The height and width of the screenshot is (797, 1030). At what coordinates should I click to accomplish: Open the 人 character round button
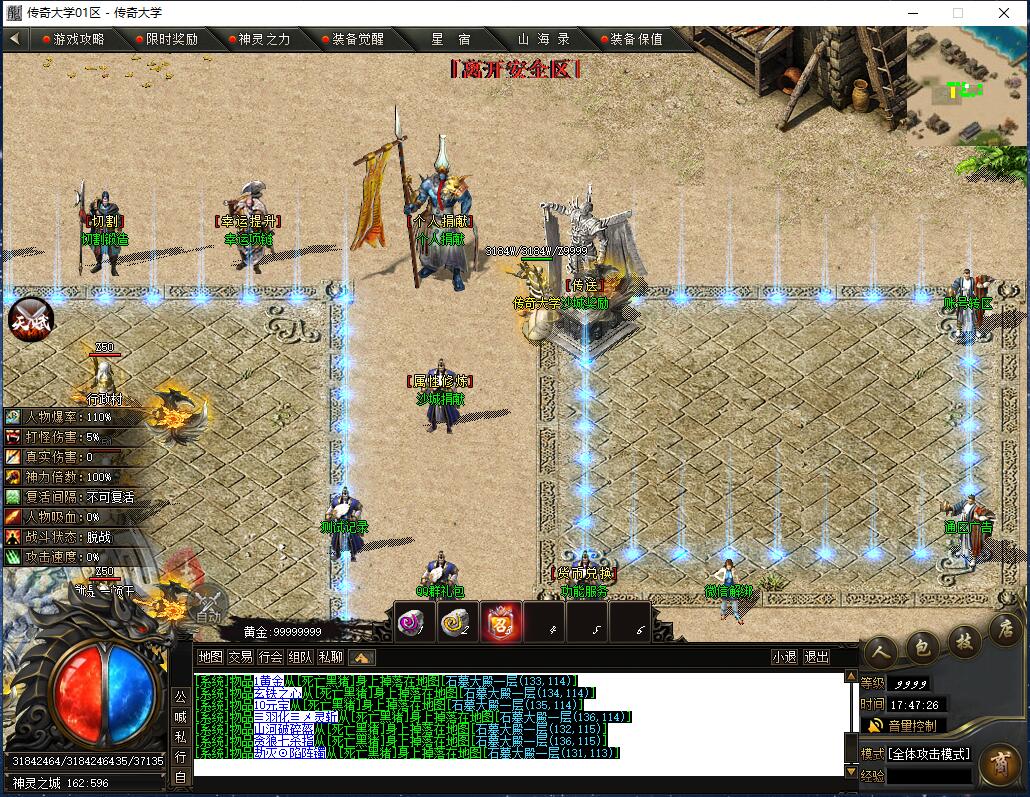point(879,655)
